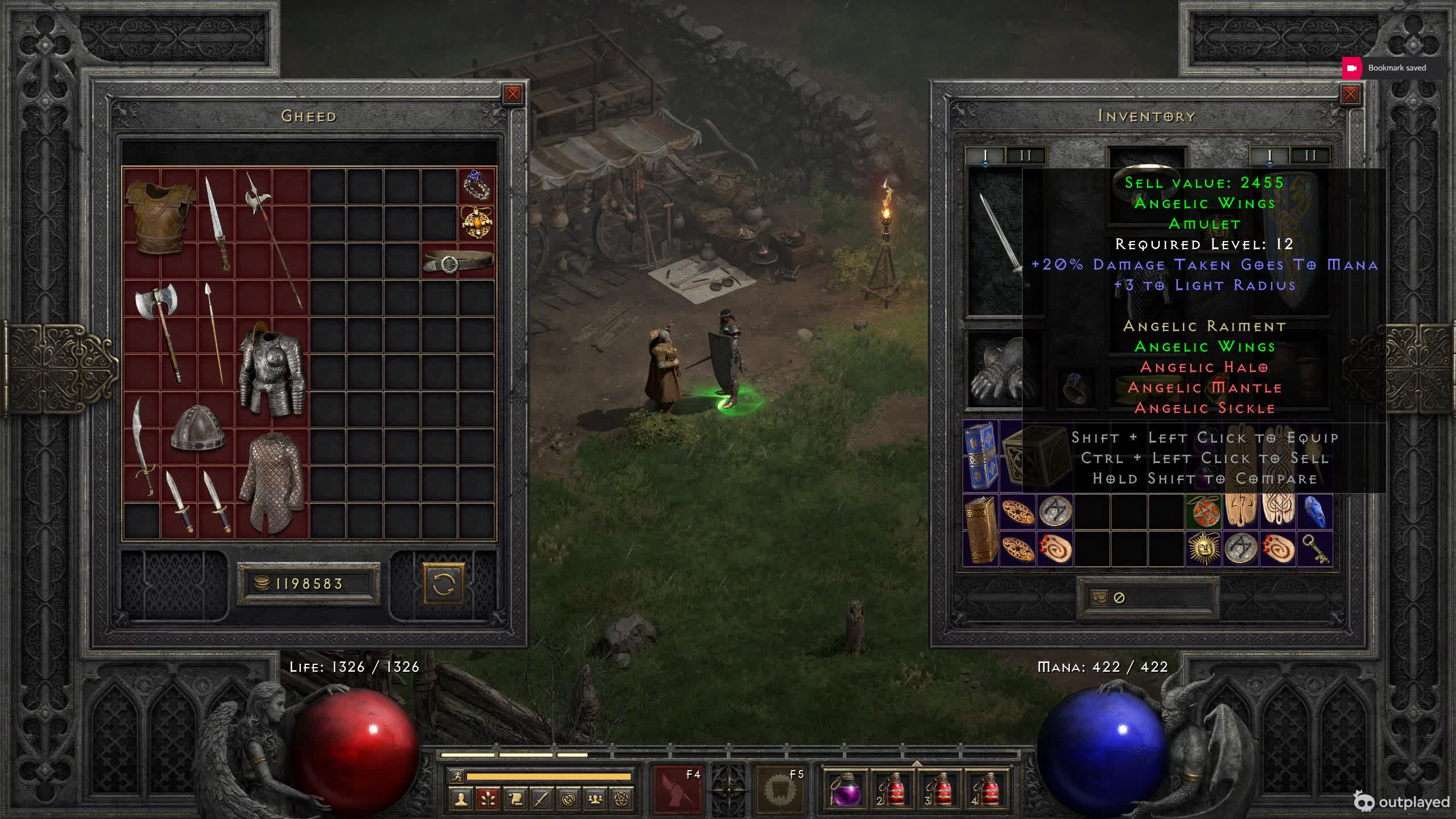Open the quest log scroll button

(515, 799)
